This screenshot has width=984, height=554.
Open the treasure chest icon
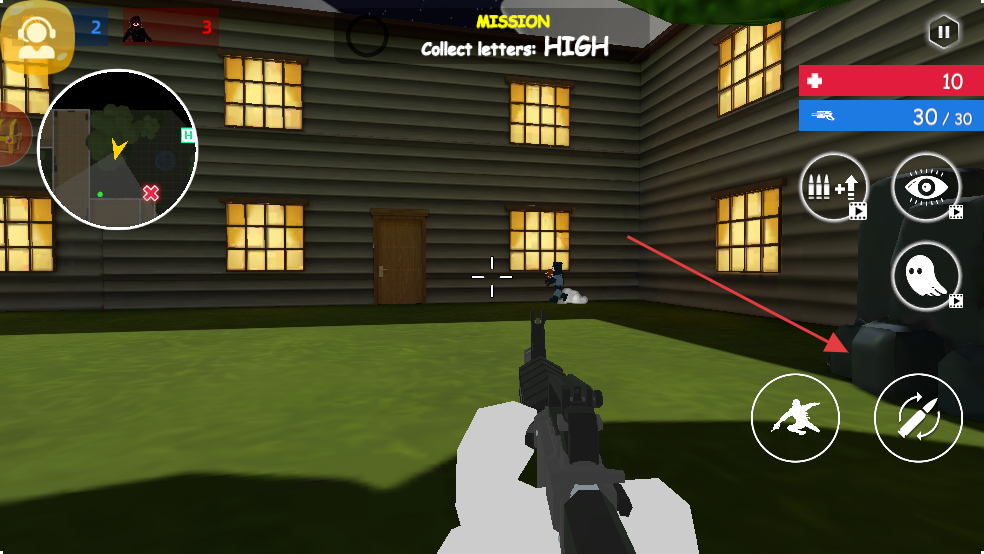click(x=12, y=135)
